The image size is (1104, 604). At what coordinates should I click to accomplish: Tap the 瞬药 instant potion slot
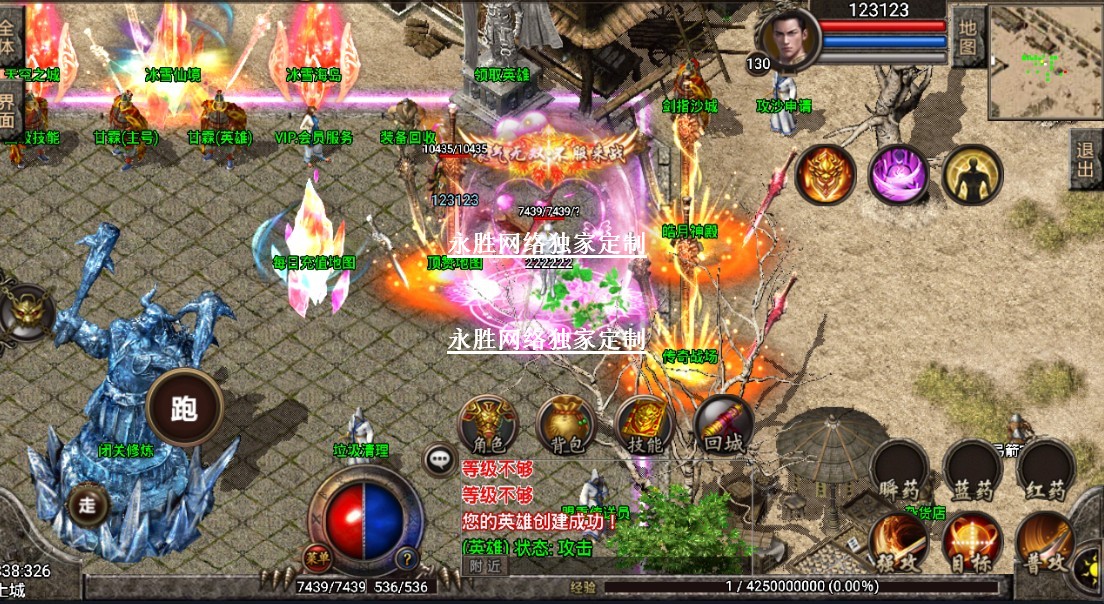pos(900,472)
